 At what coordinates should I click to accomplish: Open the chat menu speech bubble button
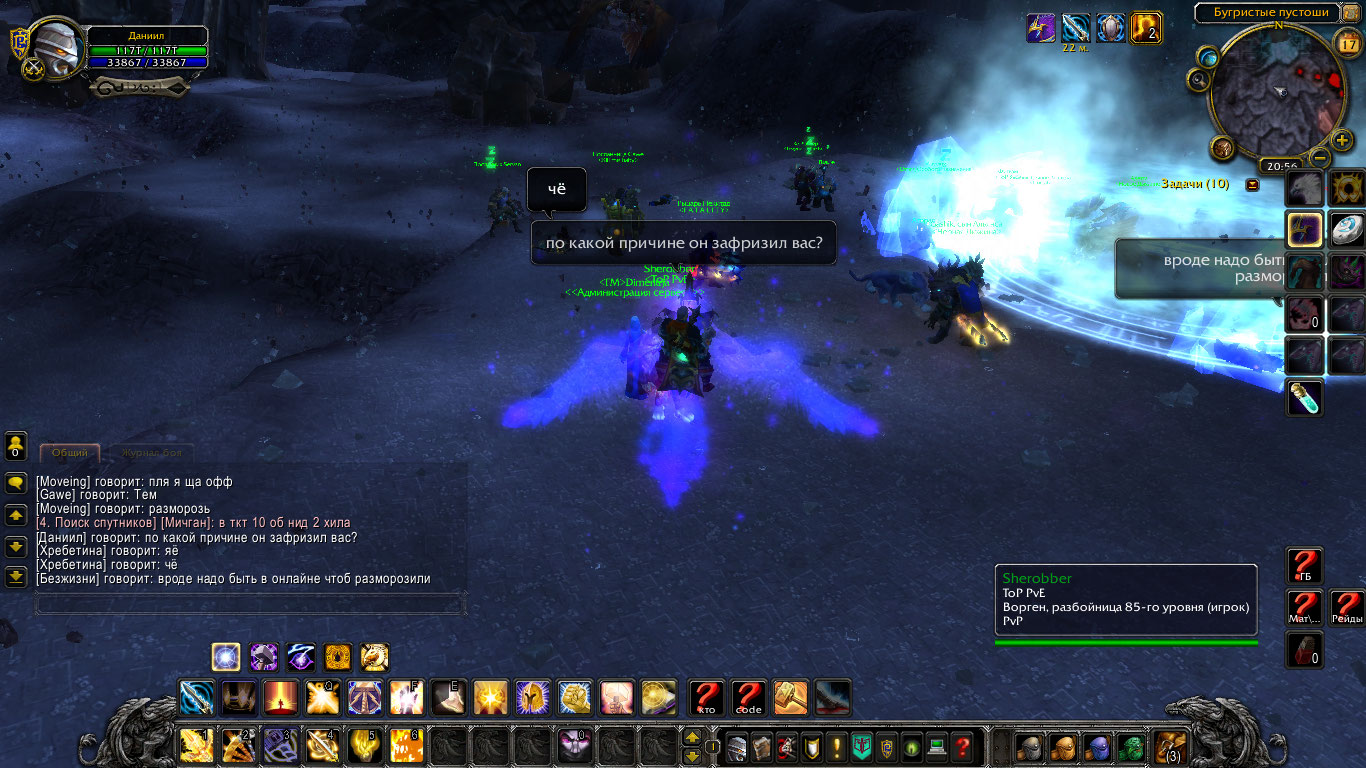[x=16, y=482]
